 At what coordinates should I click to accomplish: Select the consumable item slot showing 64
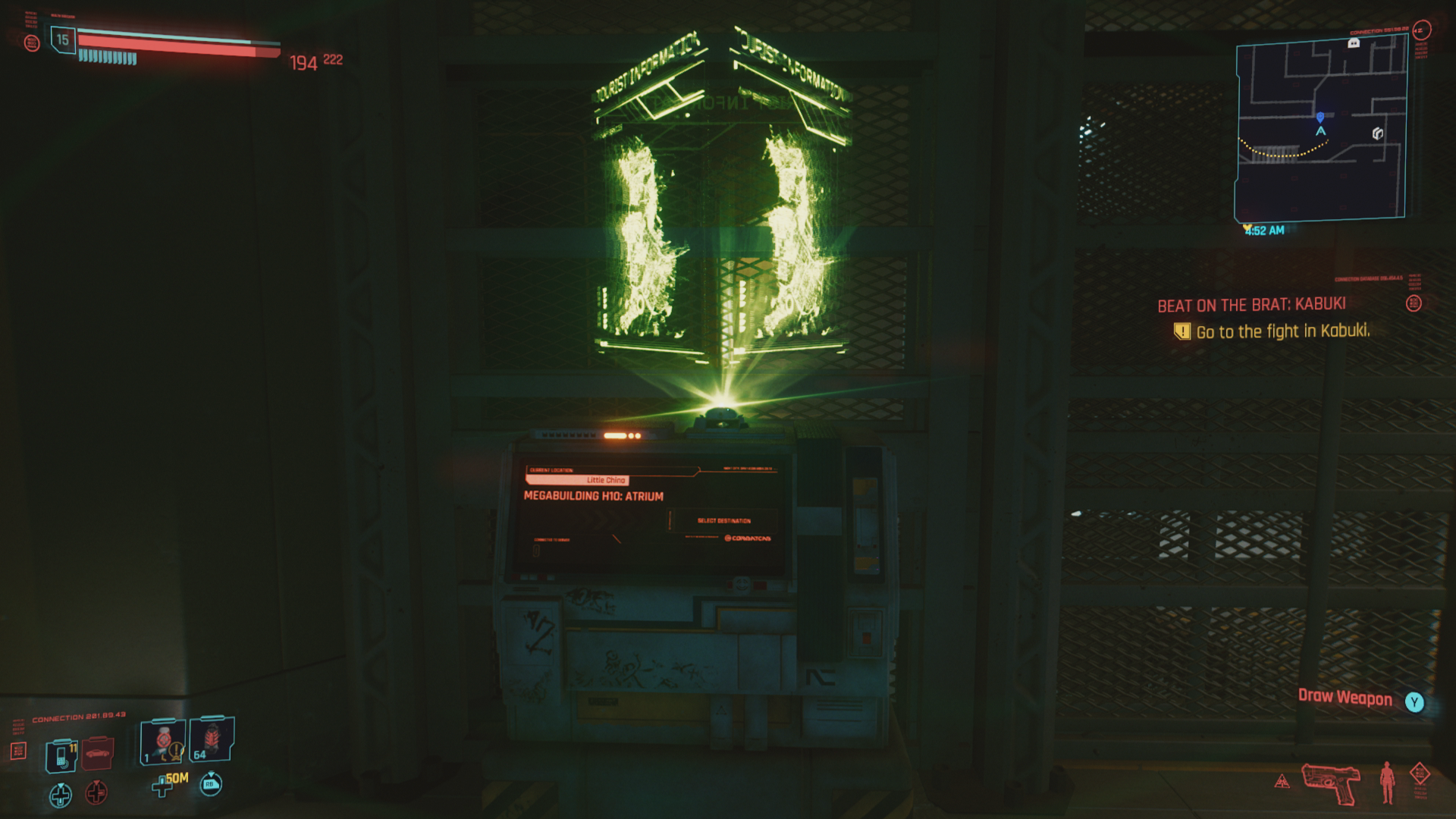click(212, 739)
